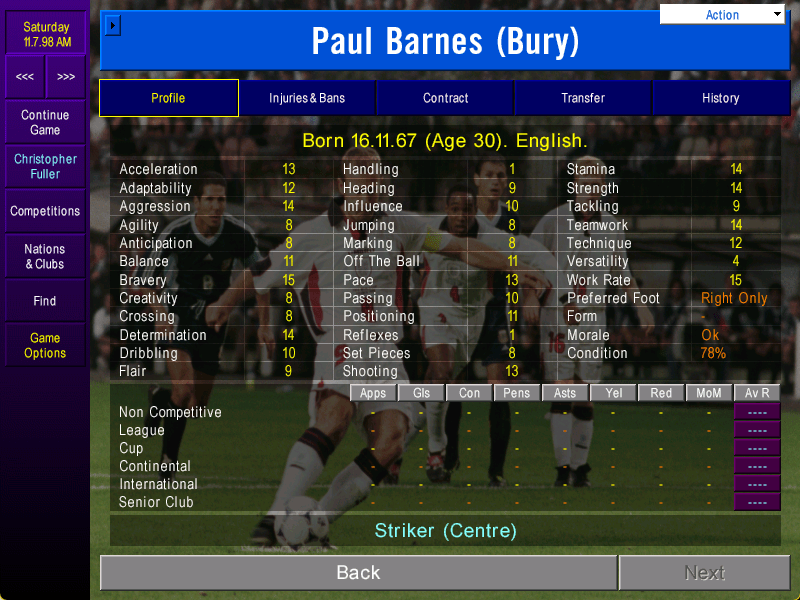The height and width of the screenshot is (600, 800).
Task: Open the Find search option
Action: (45, 301)
